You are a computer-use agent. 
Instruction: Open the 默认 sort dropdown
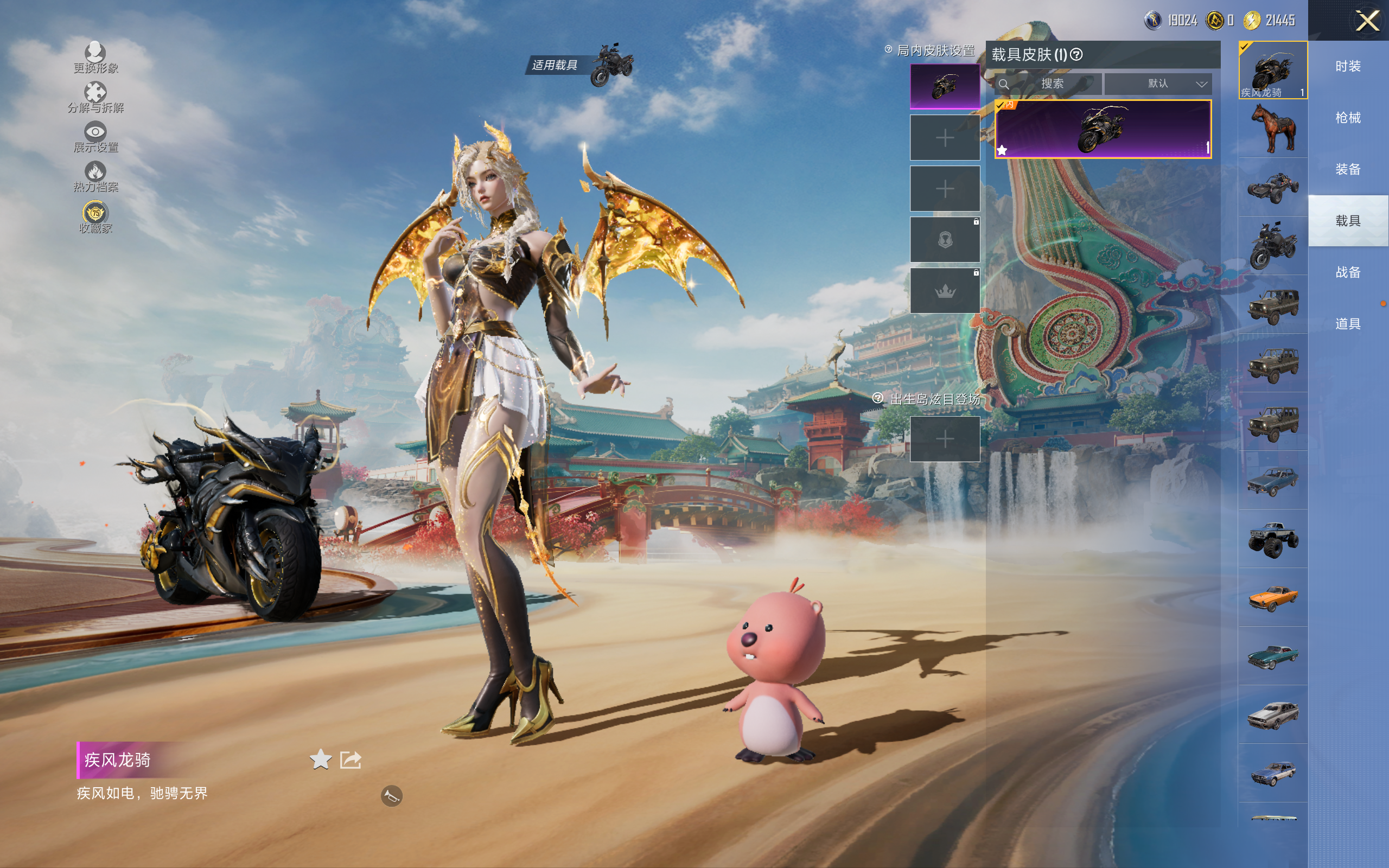(x=1158, y=84)
